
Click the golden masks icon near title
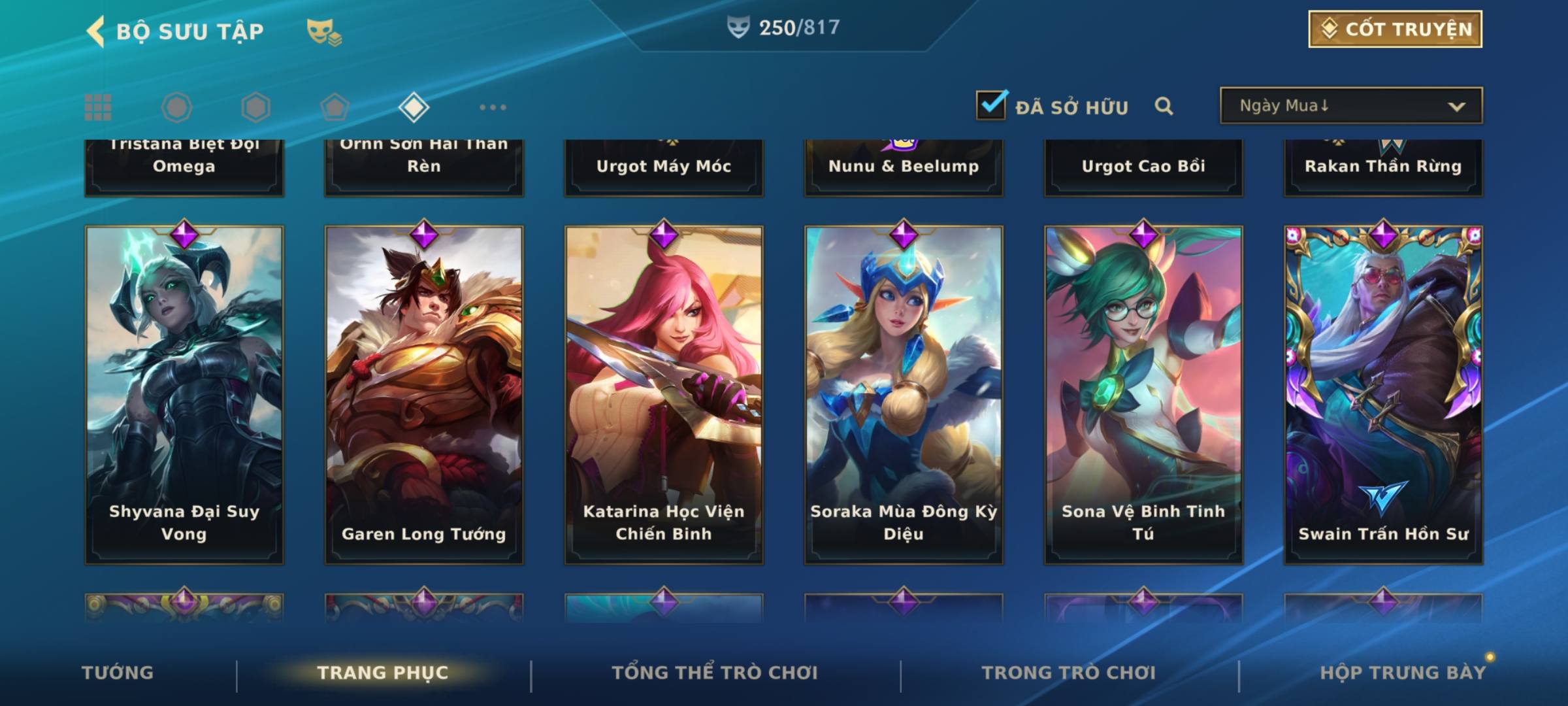(x=323, y=31)
